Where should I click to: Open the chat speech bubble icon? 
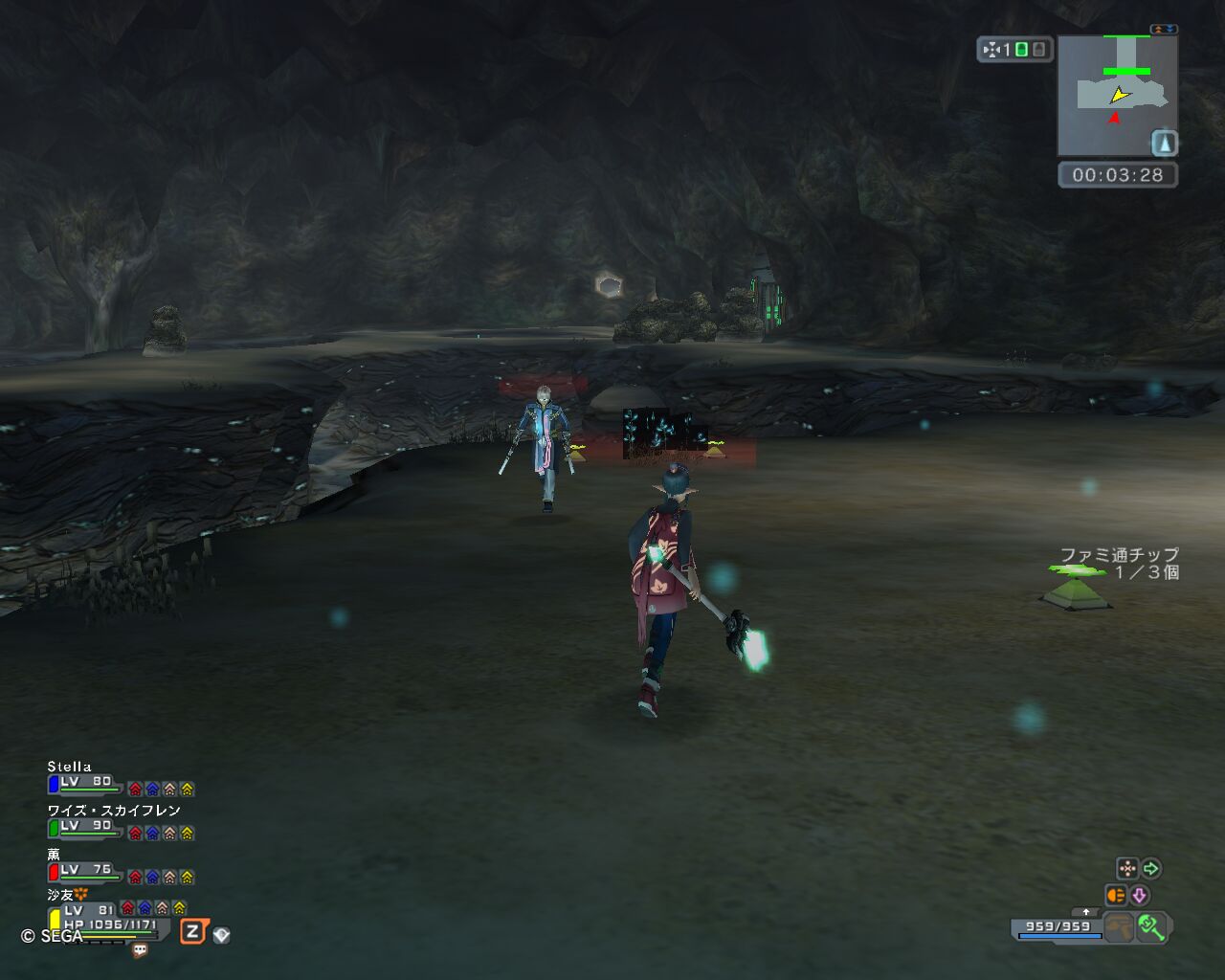(140, 950)
